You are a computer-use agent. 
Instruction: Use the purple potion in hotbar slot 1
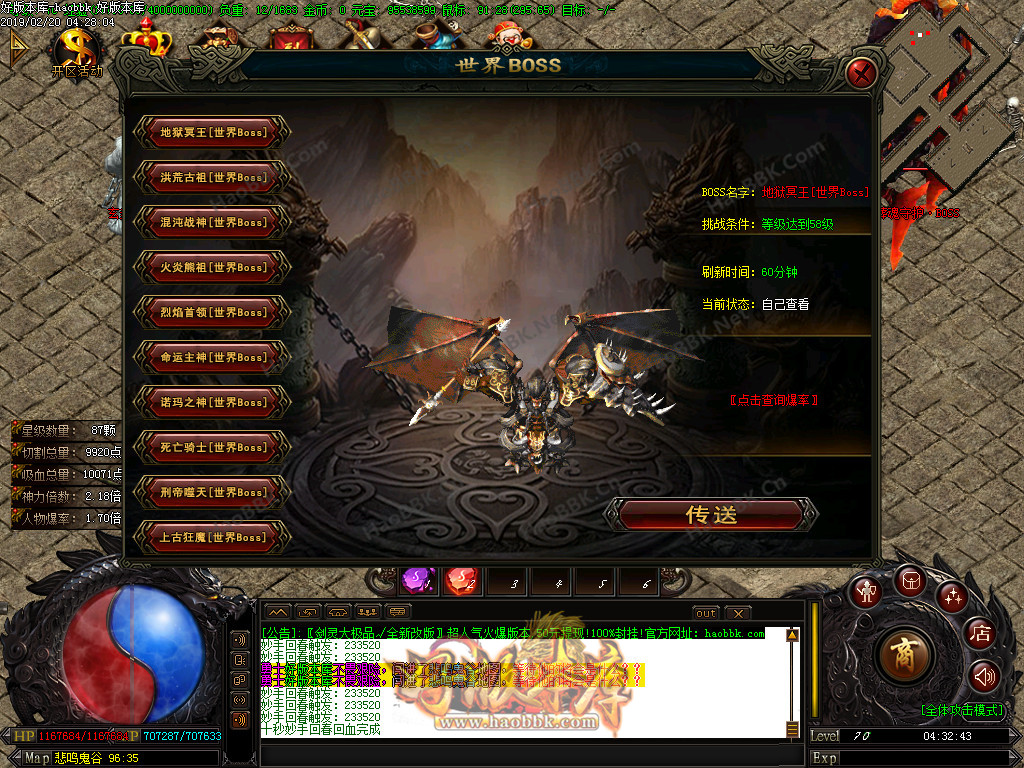click(x=416, y=581)
